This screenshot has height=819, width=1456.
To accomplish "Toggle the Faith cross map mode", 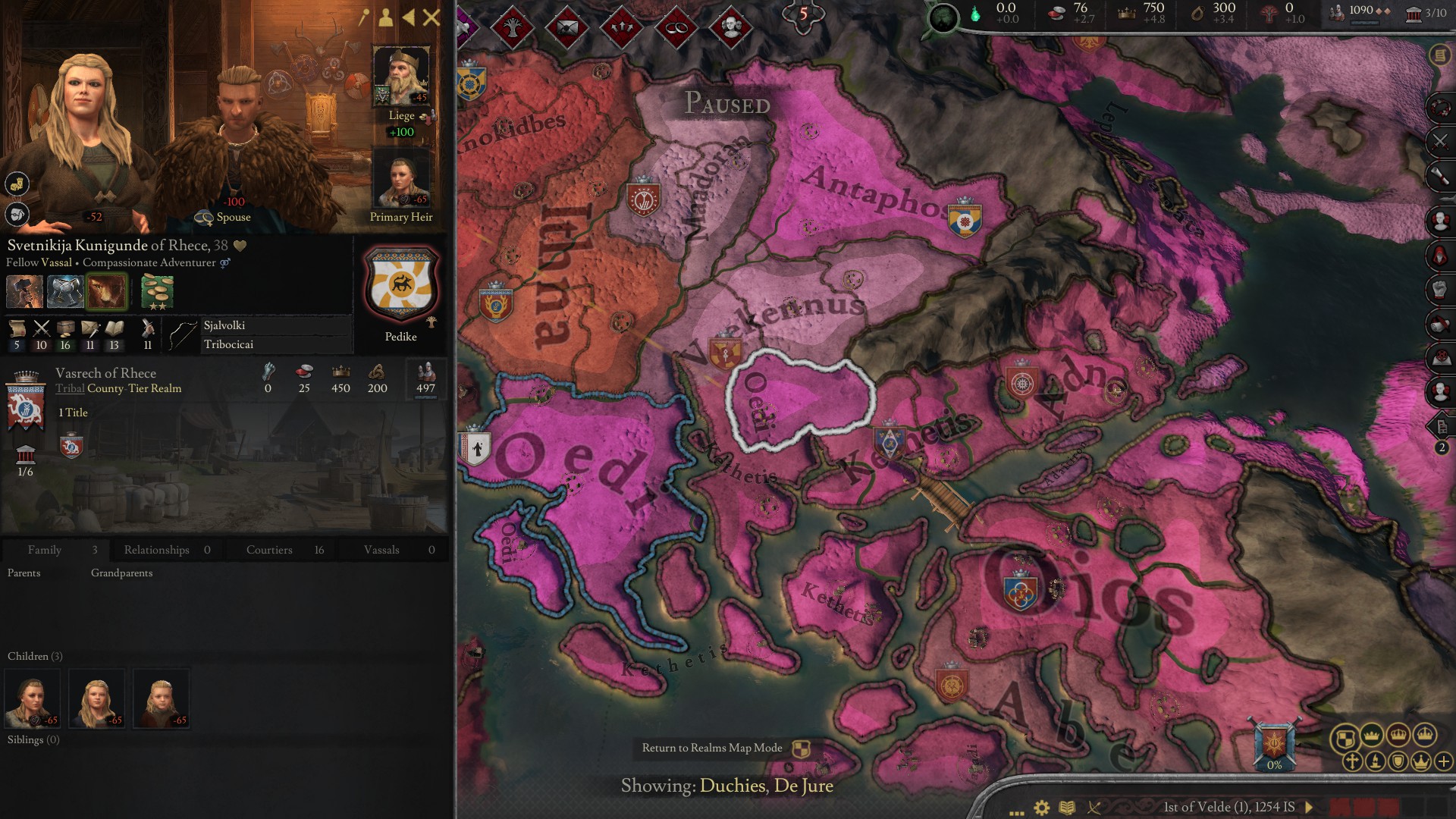I will (1351, 762).
